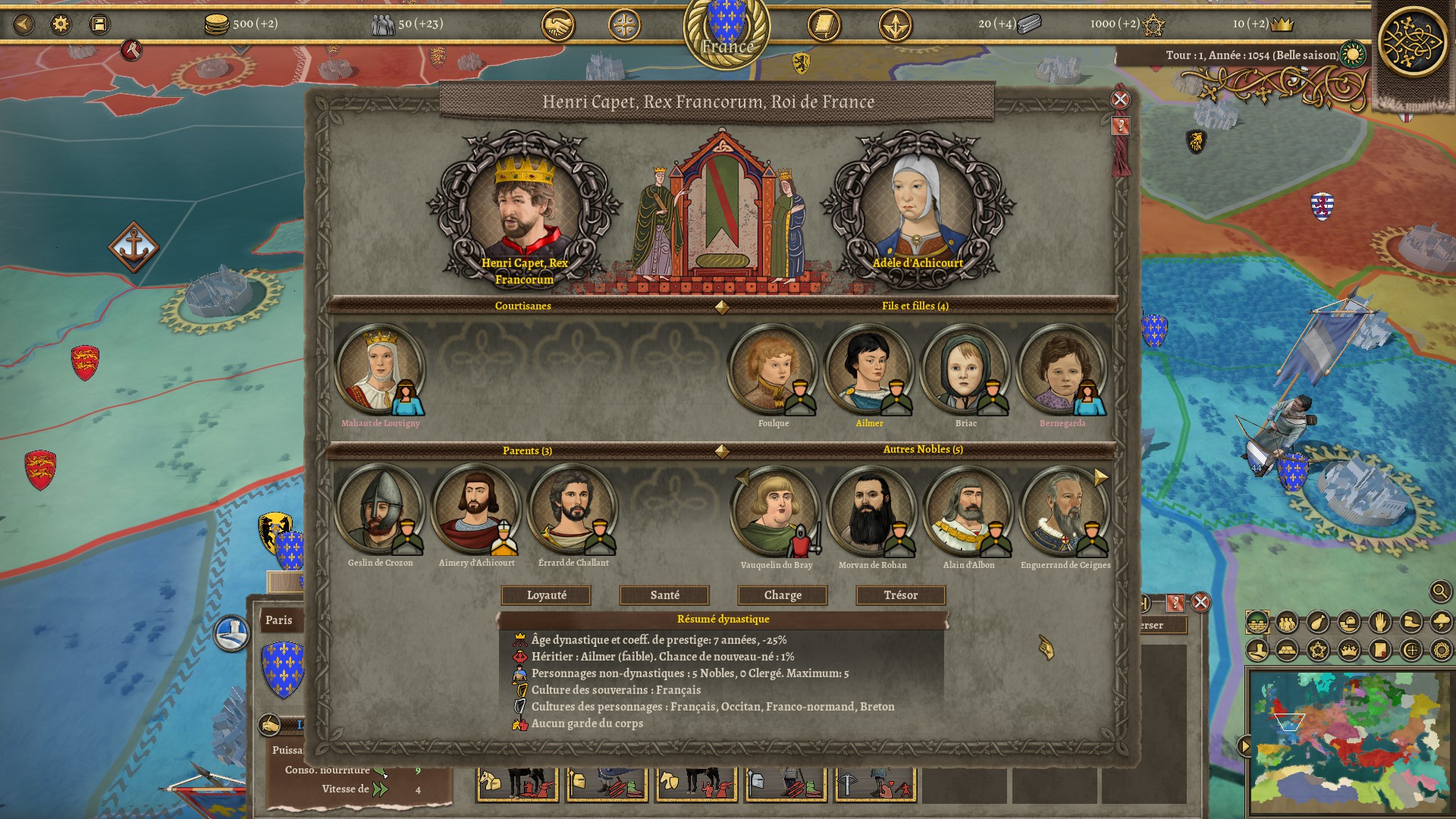
Task: Open the Trésor view
Action: 900,595
